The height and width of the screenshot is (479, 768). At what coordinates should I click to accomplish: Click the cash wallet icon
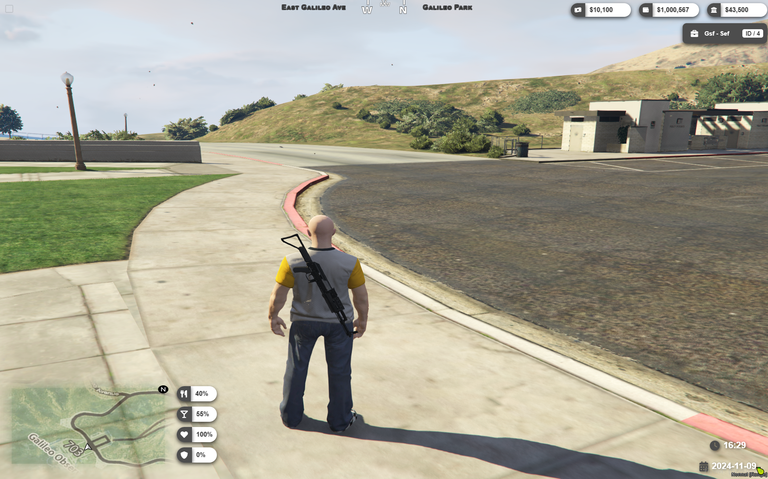click(x=579, y=10)
